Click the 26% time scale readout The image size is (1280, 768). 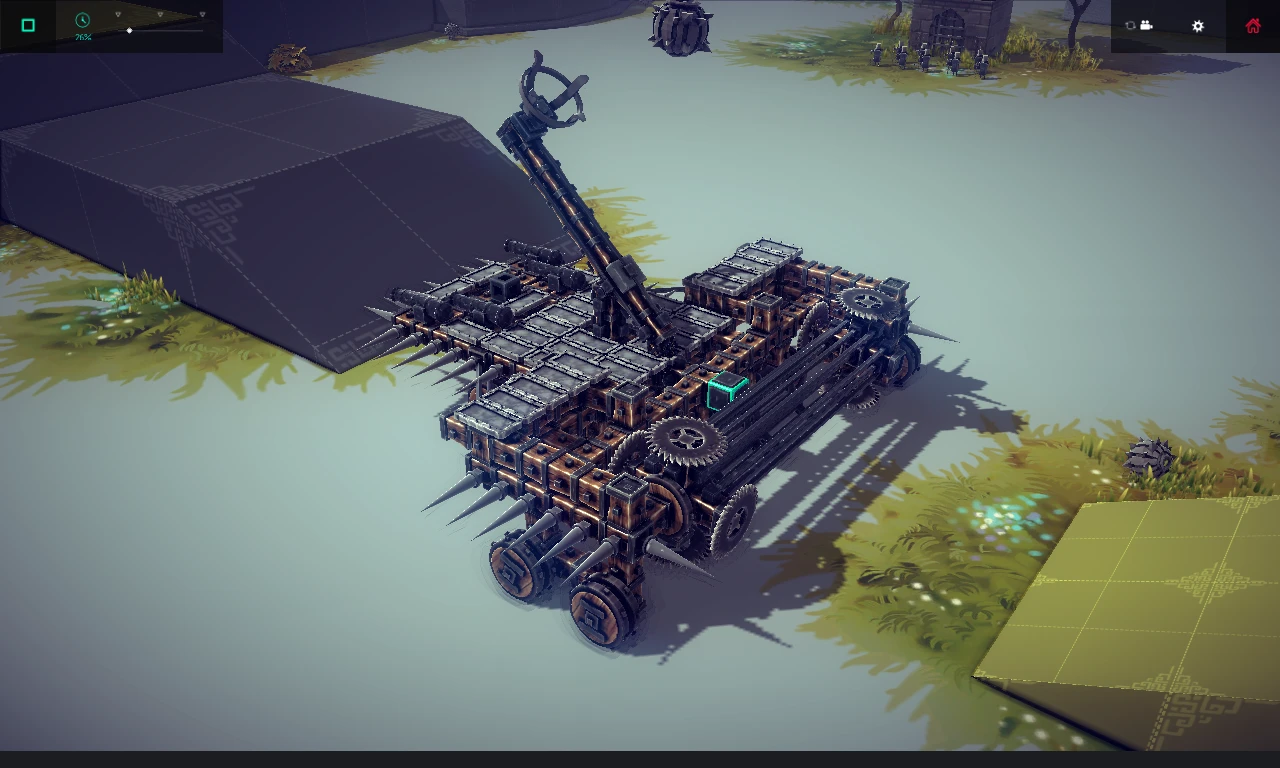coord(83,37)
